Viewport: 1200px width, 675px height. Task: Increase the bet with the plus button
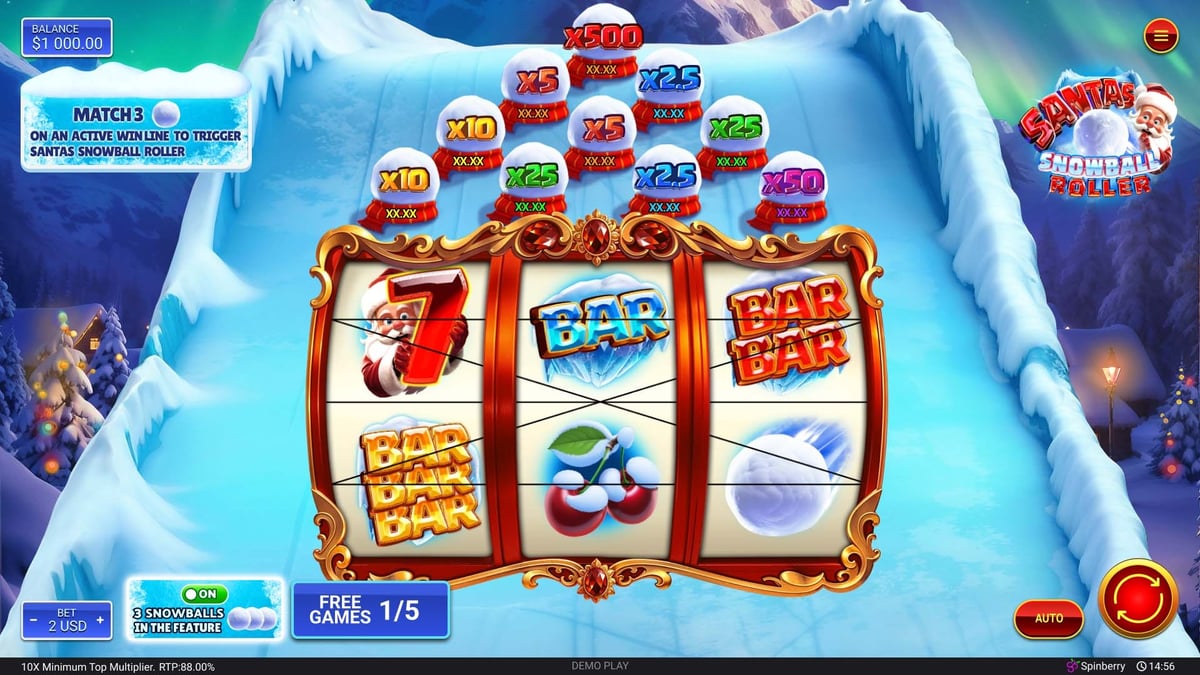pyautogui.click(x=100, y=623)
